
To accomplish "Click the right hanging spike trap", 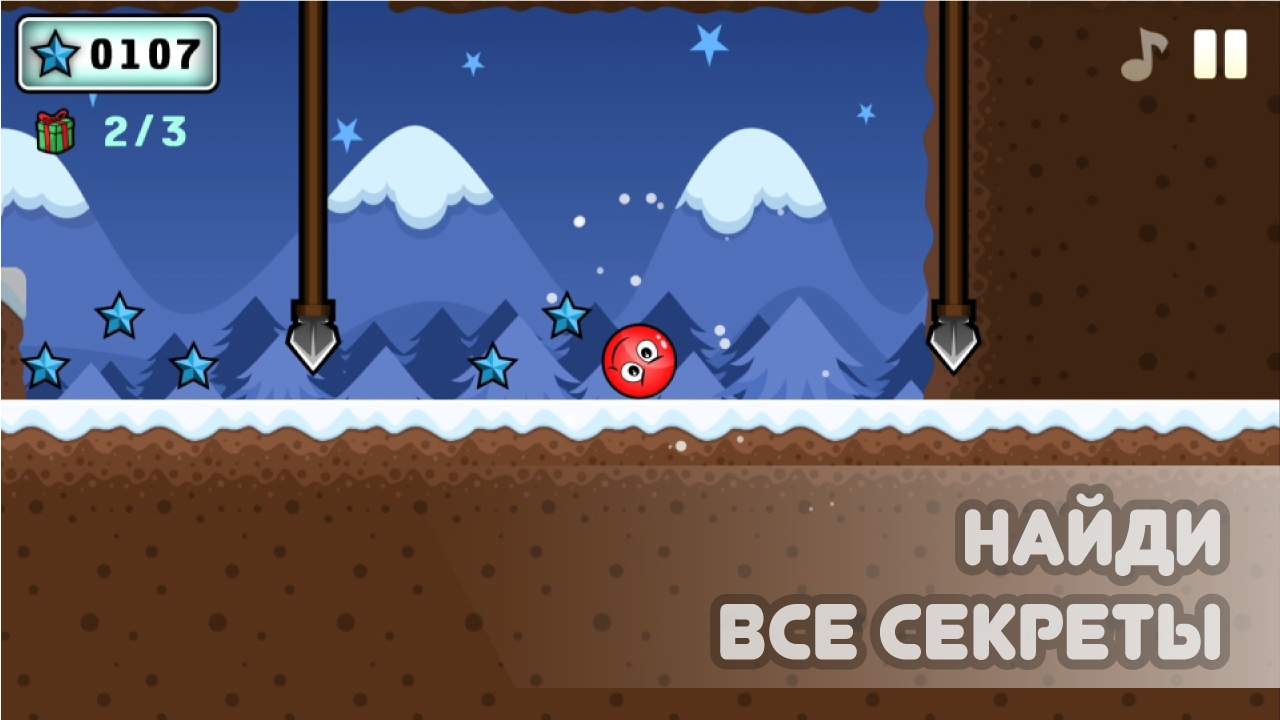I will click(x=953, y=340).
